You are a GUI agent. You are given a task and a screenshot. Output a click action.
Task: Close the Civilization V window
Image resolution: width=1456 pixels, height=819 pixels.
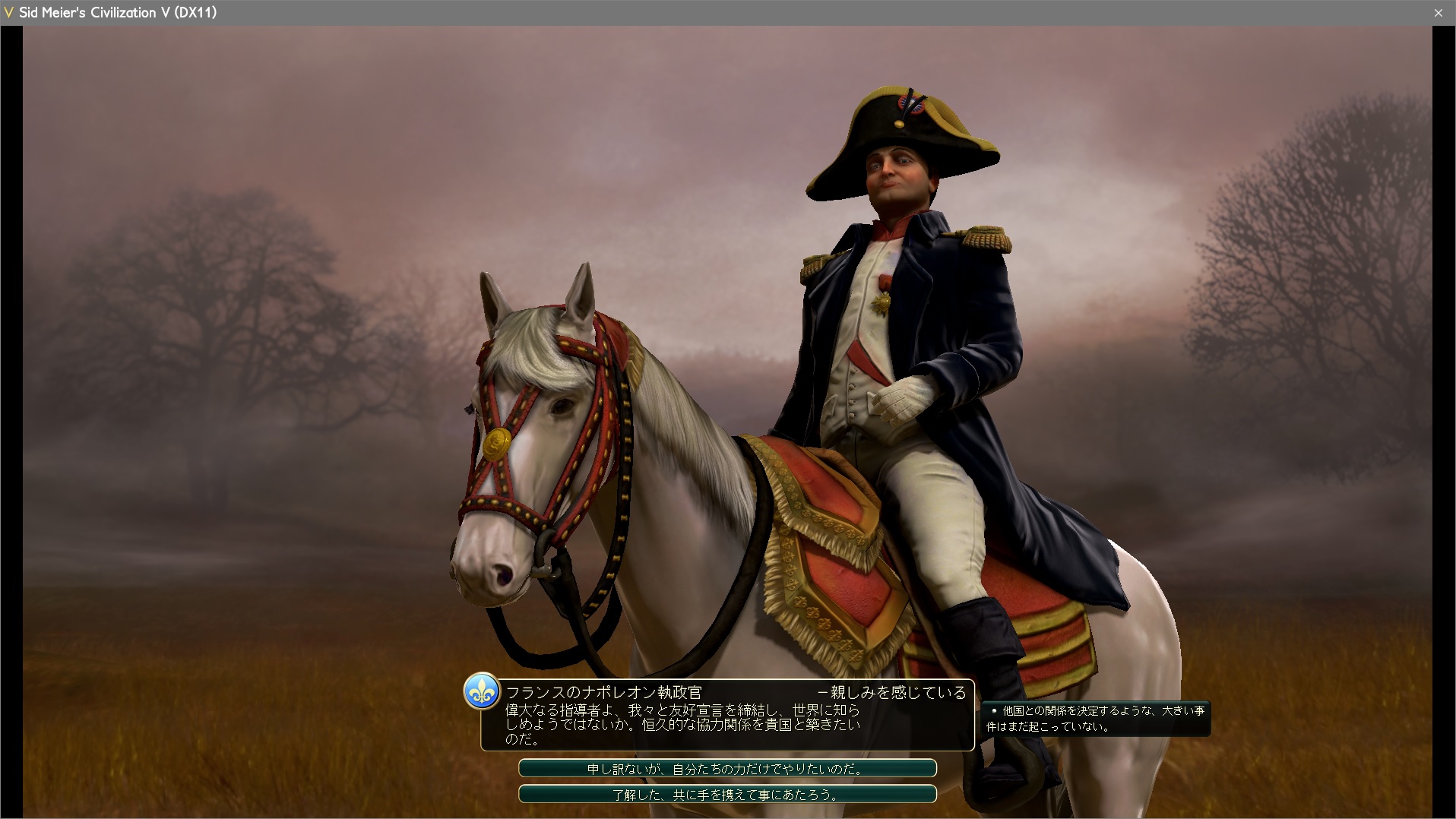coord(1438,13)
